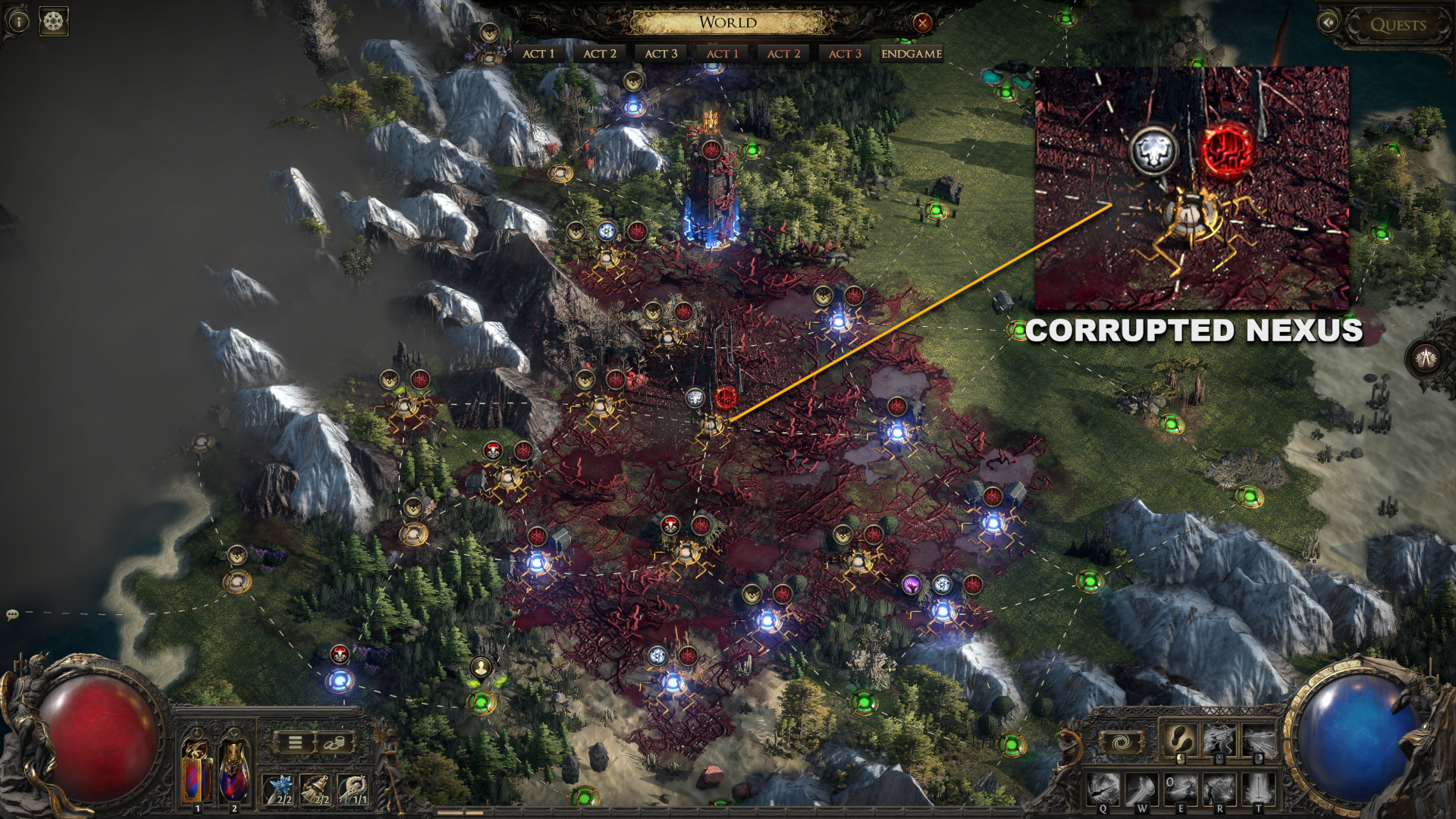
Task: Choose the footprints move skill slot
Action: coord(1179,739)
